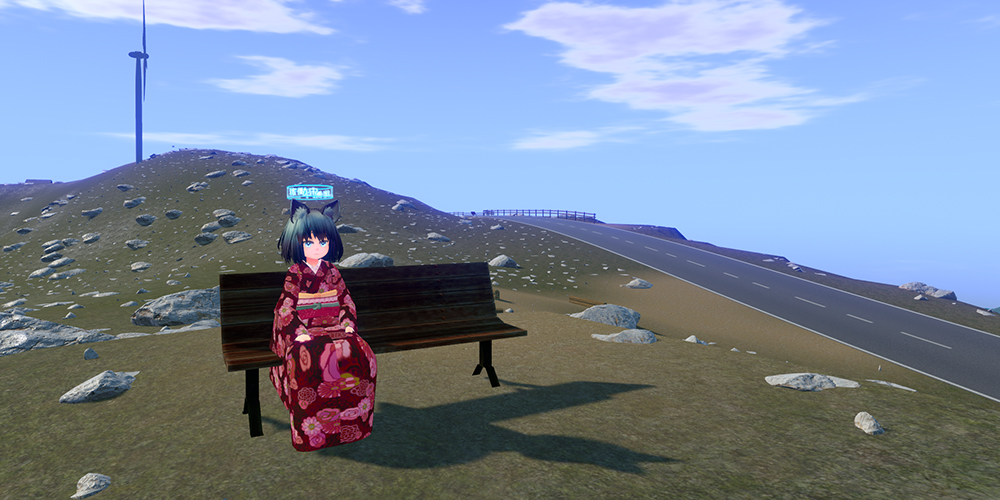1000x500 pixels.
Task: Select the glowing nameplate above the avatar
Action: [309, 192]
